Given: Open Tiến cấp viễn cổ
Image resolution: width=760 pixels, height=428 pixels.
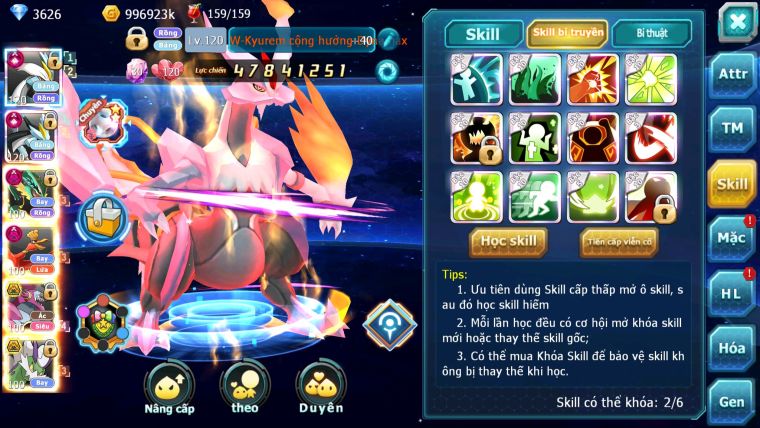Looking at the screenshot, I should [618, 241].
